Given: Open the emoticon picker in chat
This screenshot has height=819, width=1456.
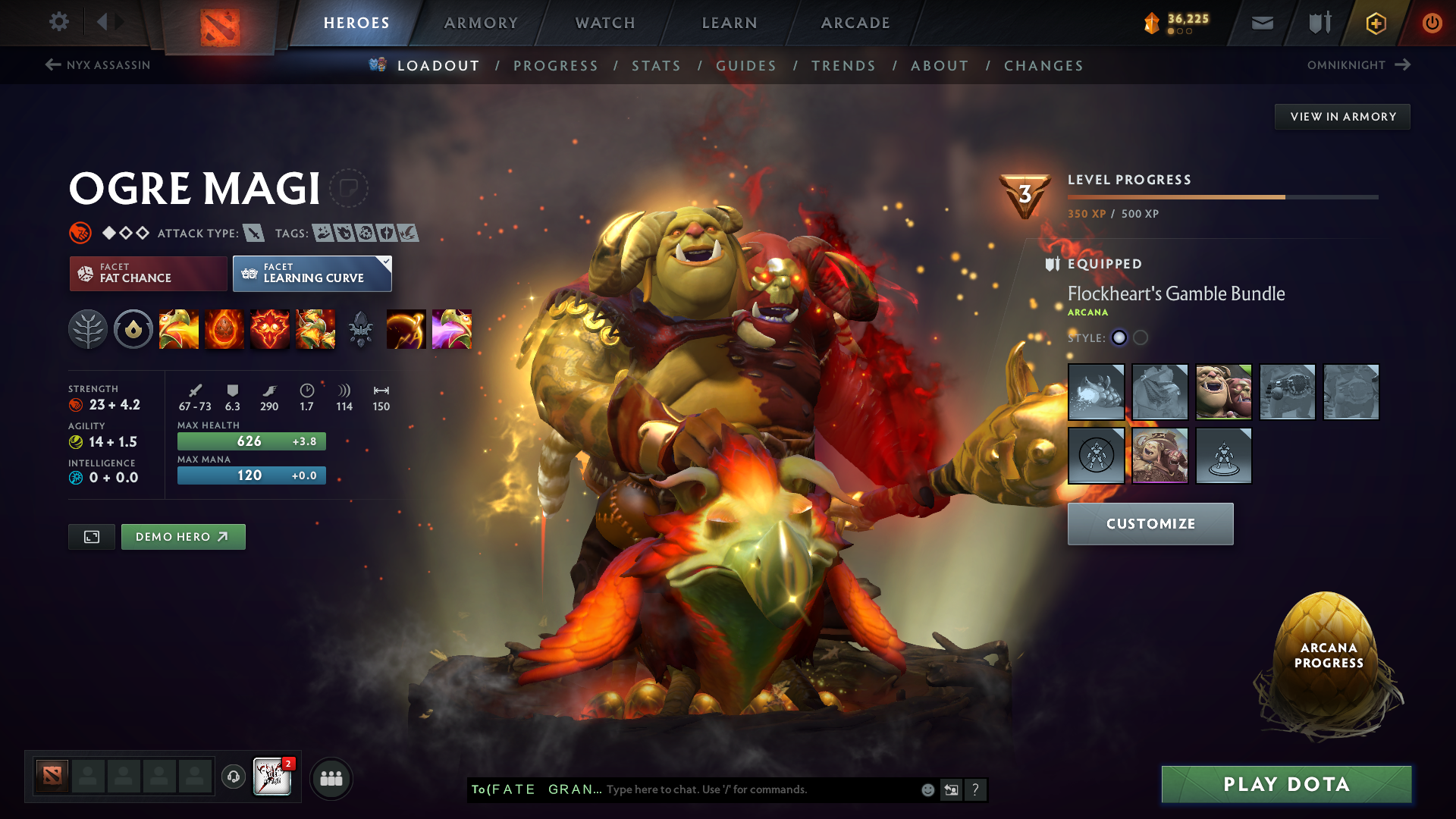Looking at the screenshot, I should coord(927,789).
